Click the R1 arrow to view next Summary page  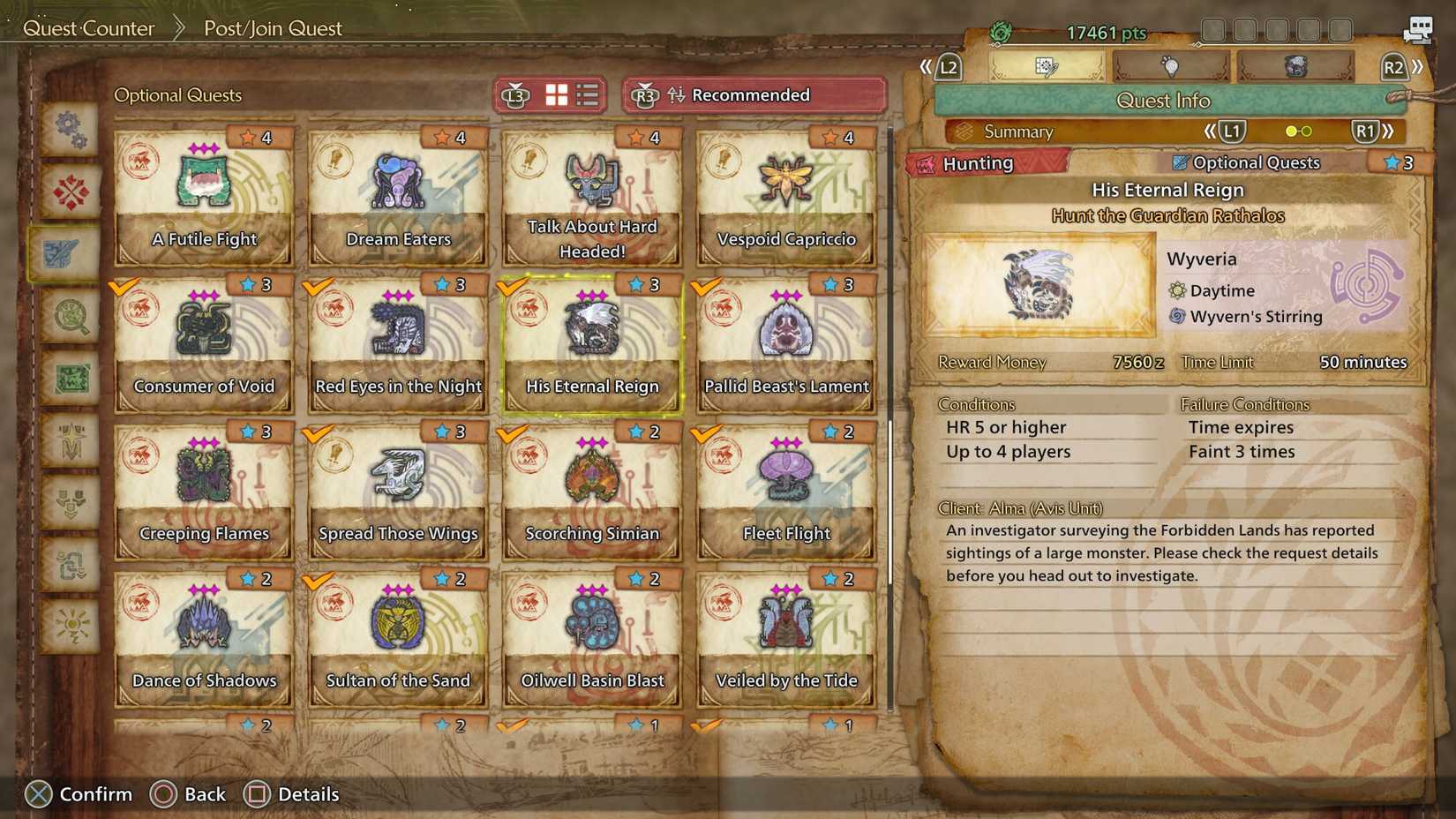[1367, 131]
